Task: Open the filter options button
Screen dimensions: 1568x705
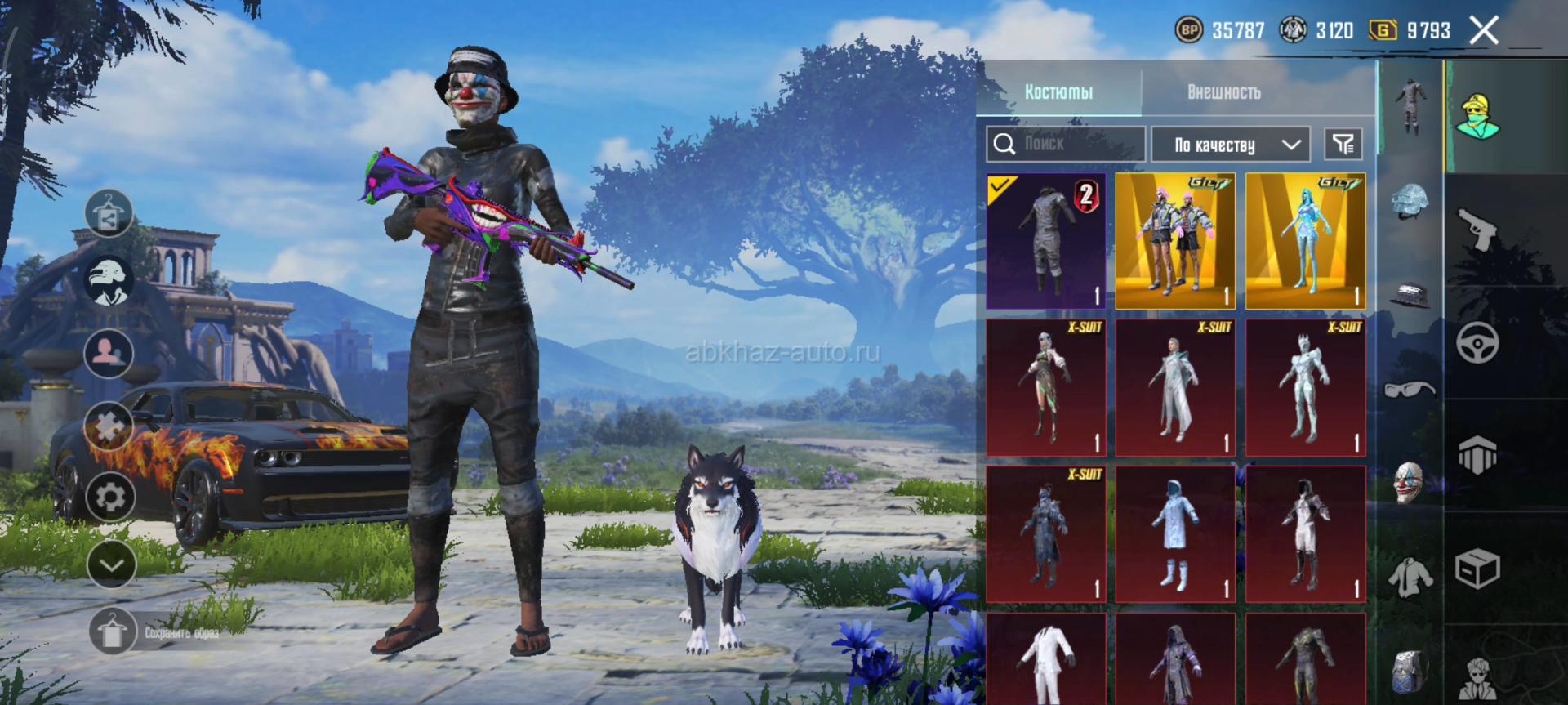Action: [1343, 145]
